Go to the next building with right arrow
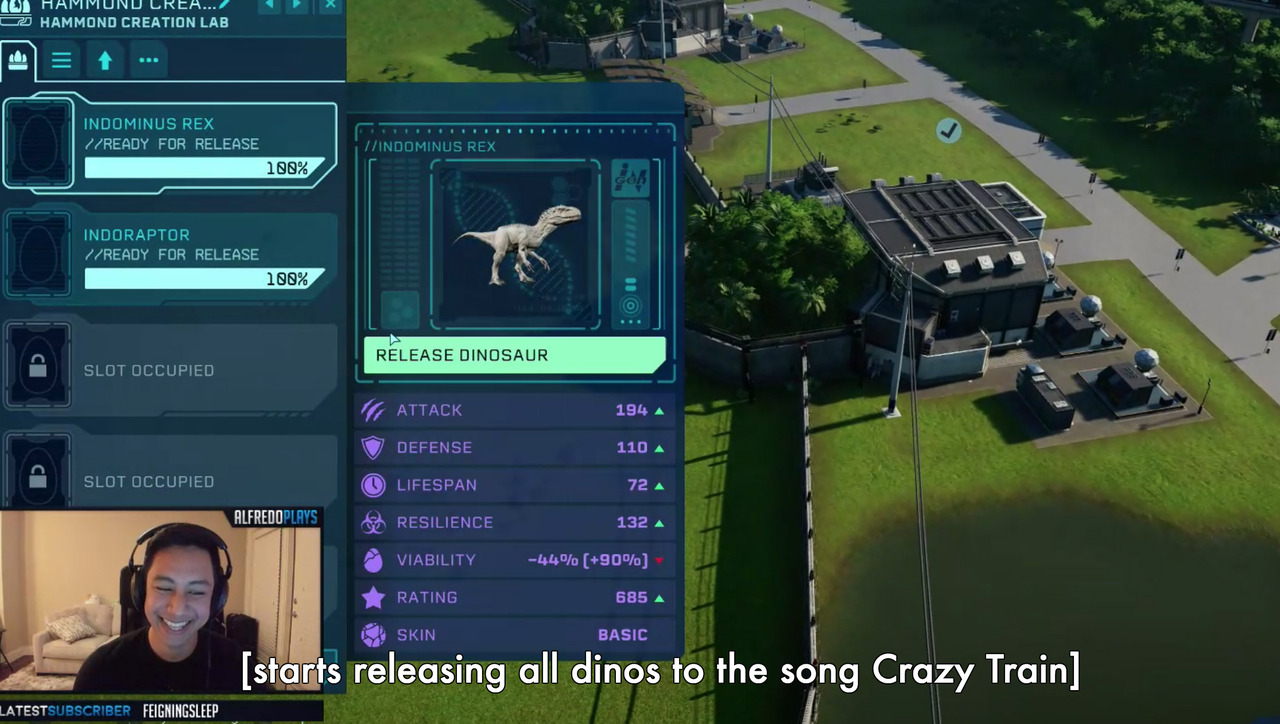Image resolution: width=1280 pixels, height=724 pixels. click(x=297, y=5)
